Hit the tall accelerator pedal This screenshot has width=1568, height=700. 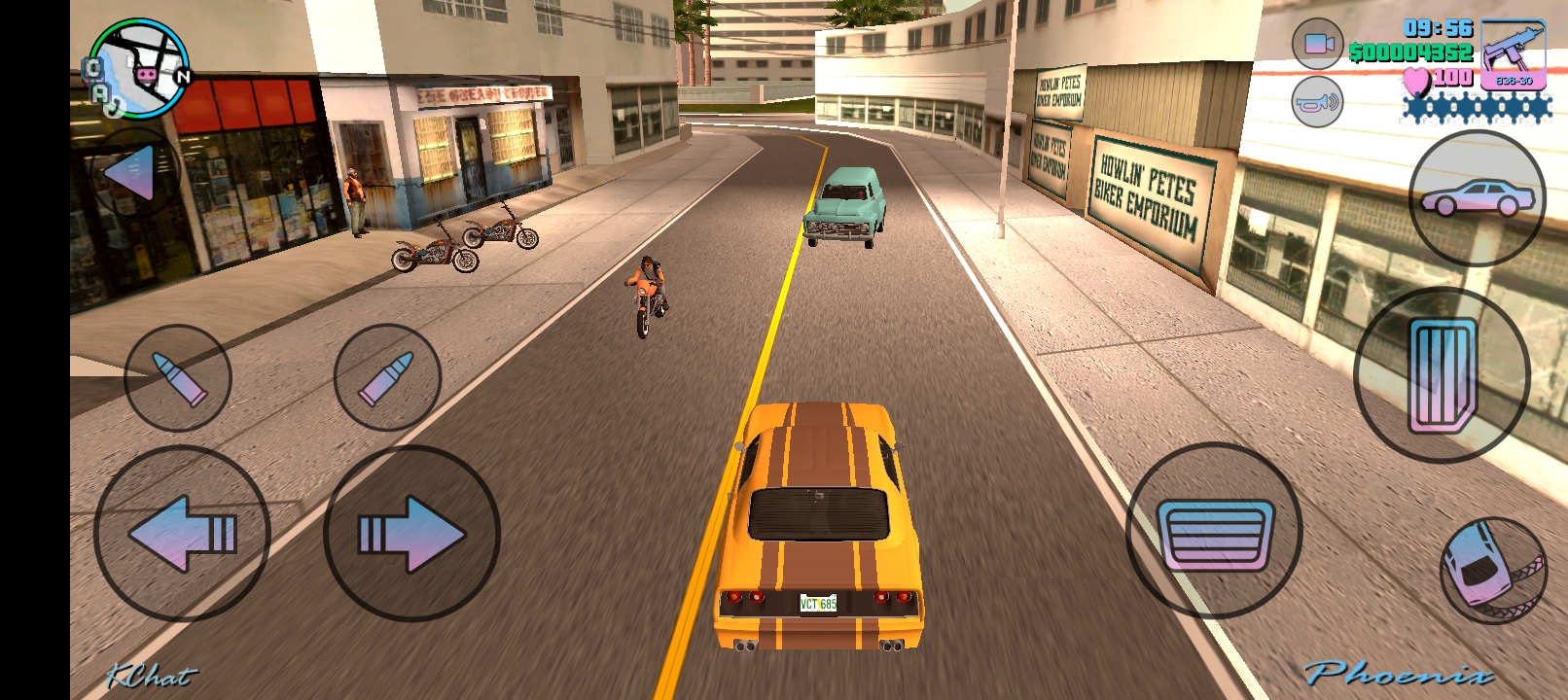1442,375
